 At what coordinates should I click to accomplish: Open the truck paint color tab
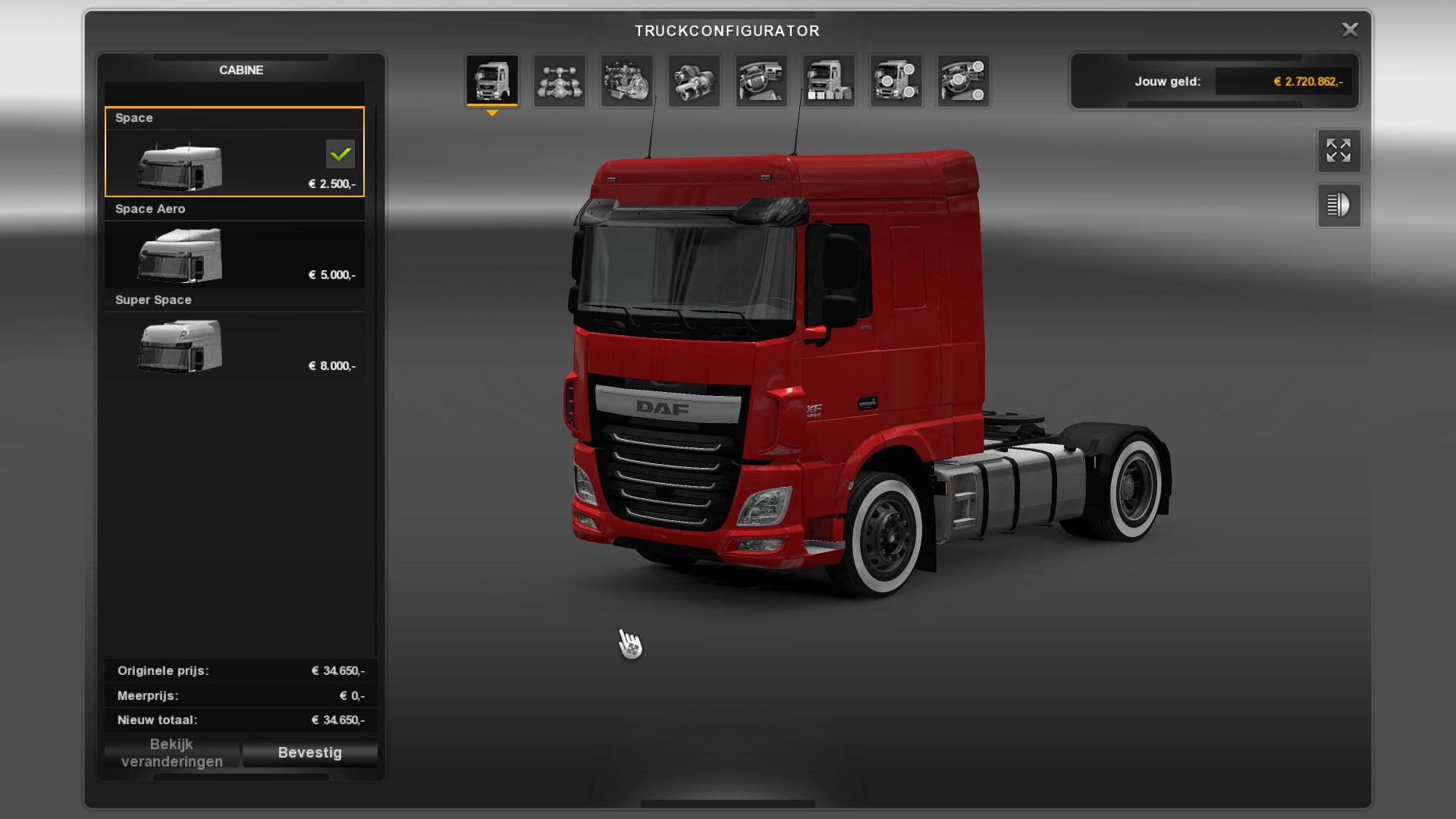pos(829,80)
